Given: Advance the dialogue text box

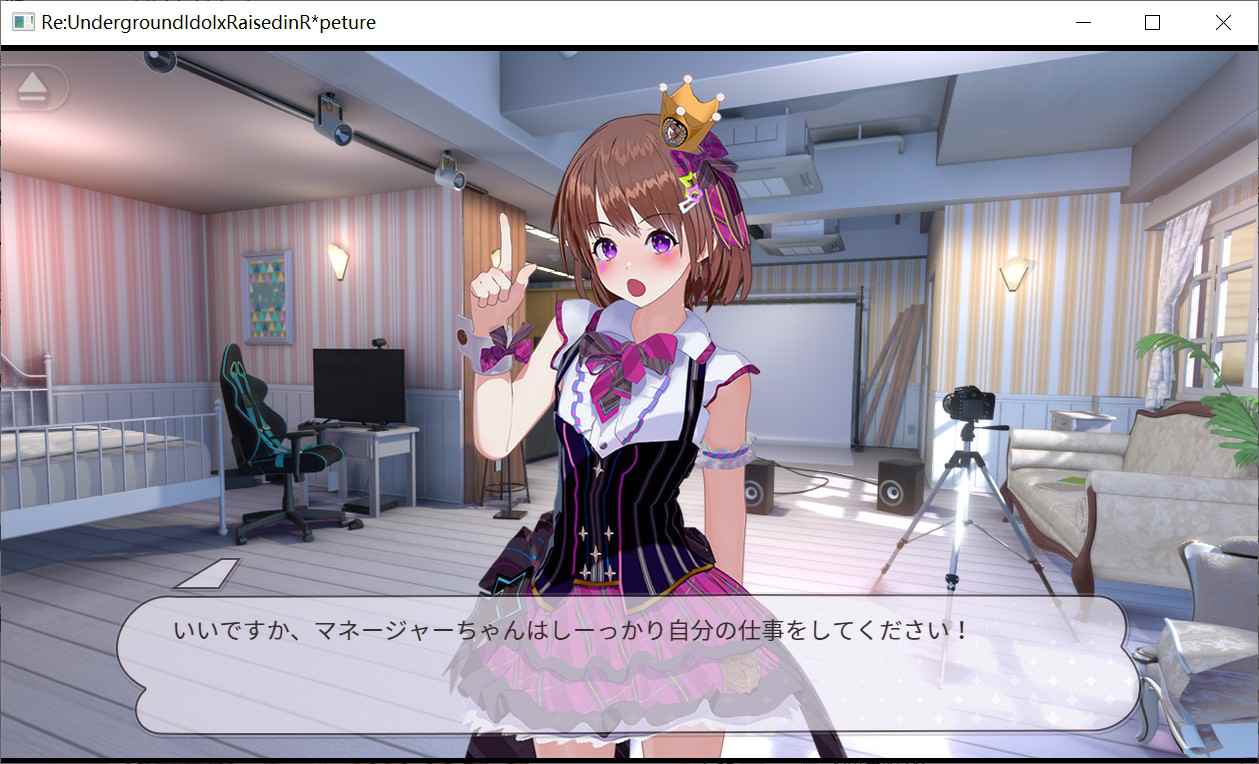Looking at the screenshot, I should point(628,664).
